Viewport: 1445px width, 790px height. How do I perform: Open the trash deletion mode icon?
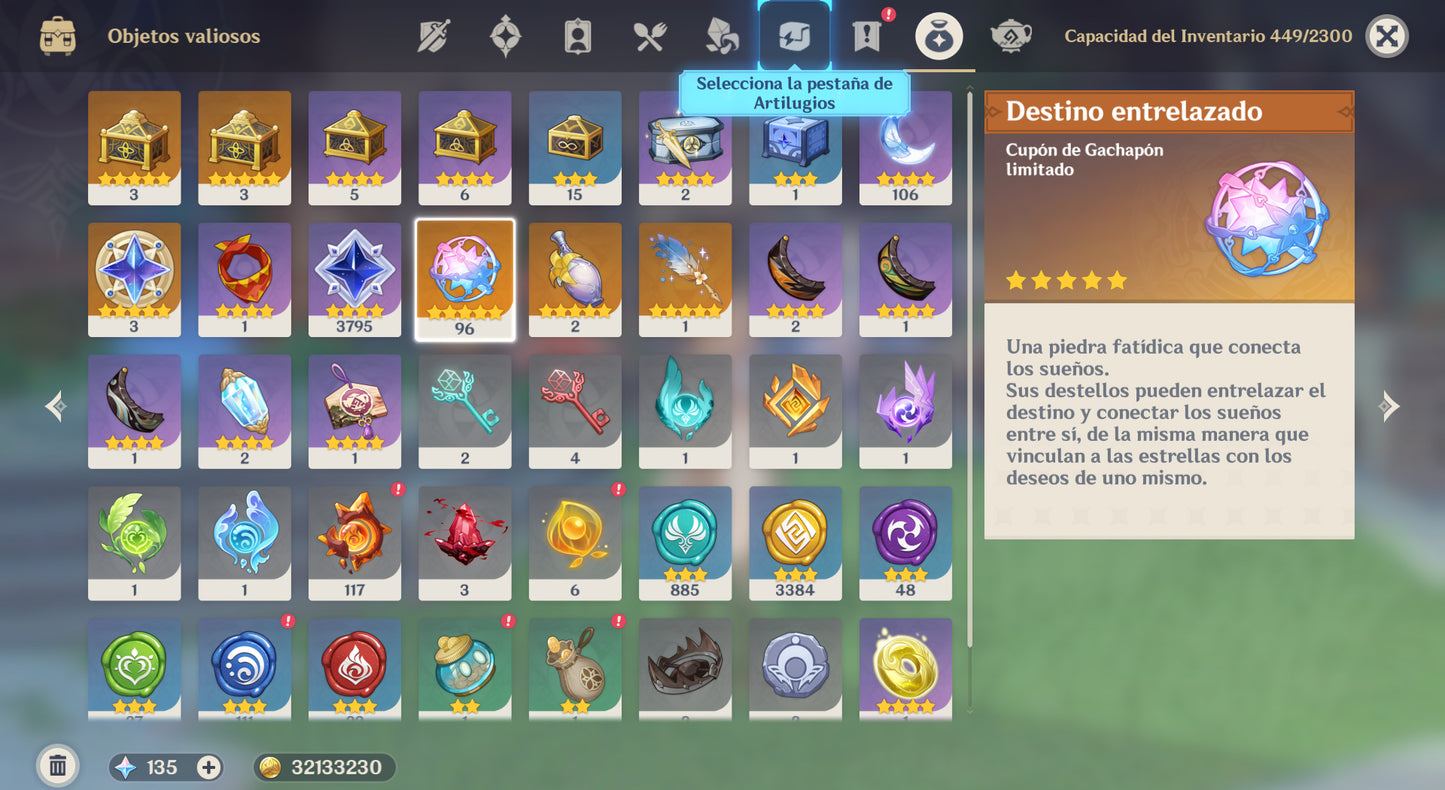tap(57, 764)
